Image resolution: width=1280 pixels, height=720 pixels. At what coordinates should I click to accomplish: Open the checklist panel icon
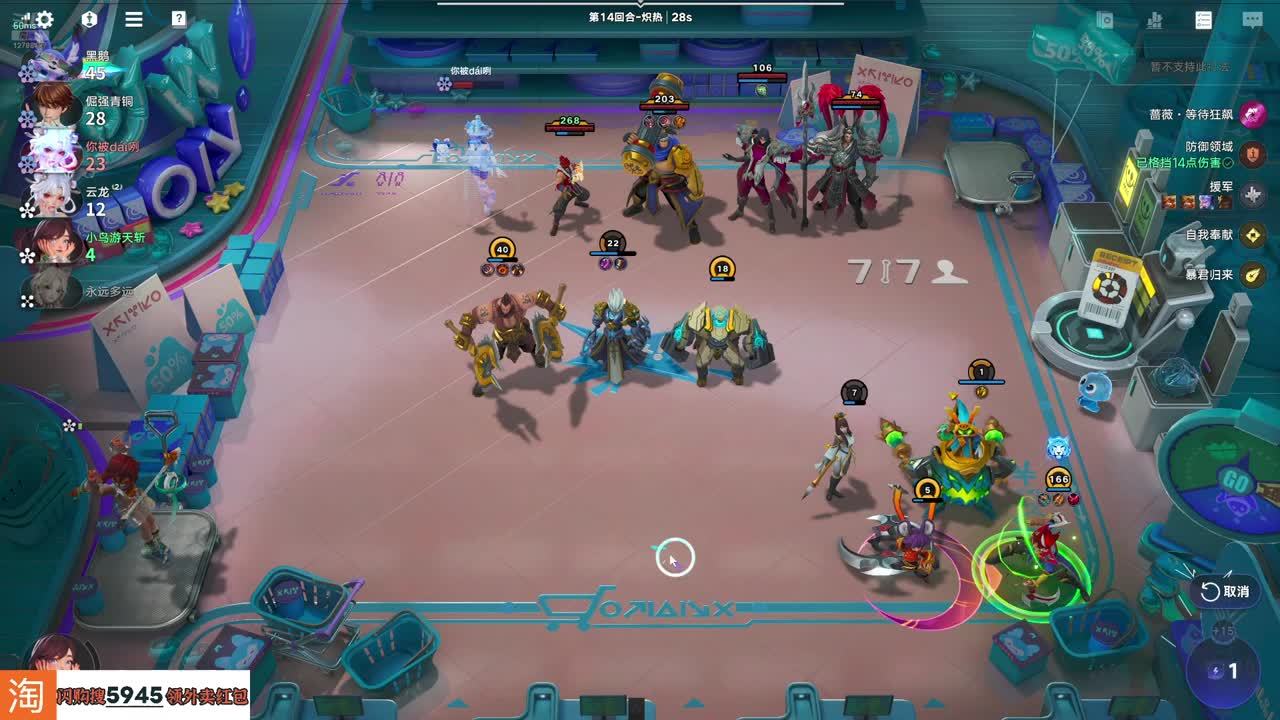1204,20
